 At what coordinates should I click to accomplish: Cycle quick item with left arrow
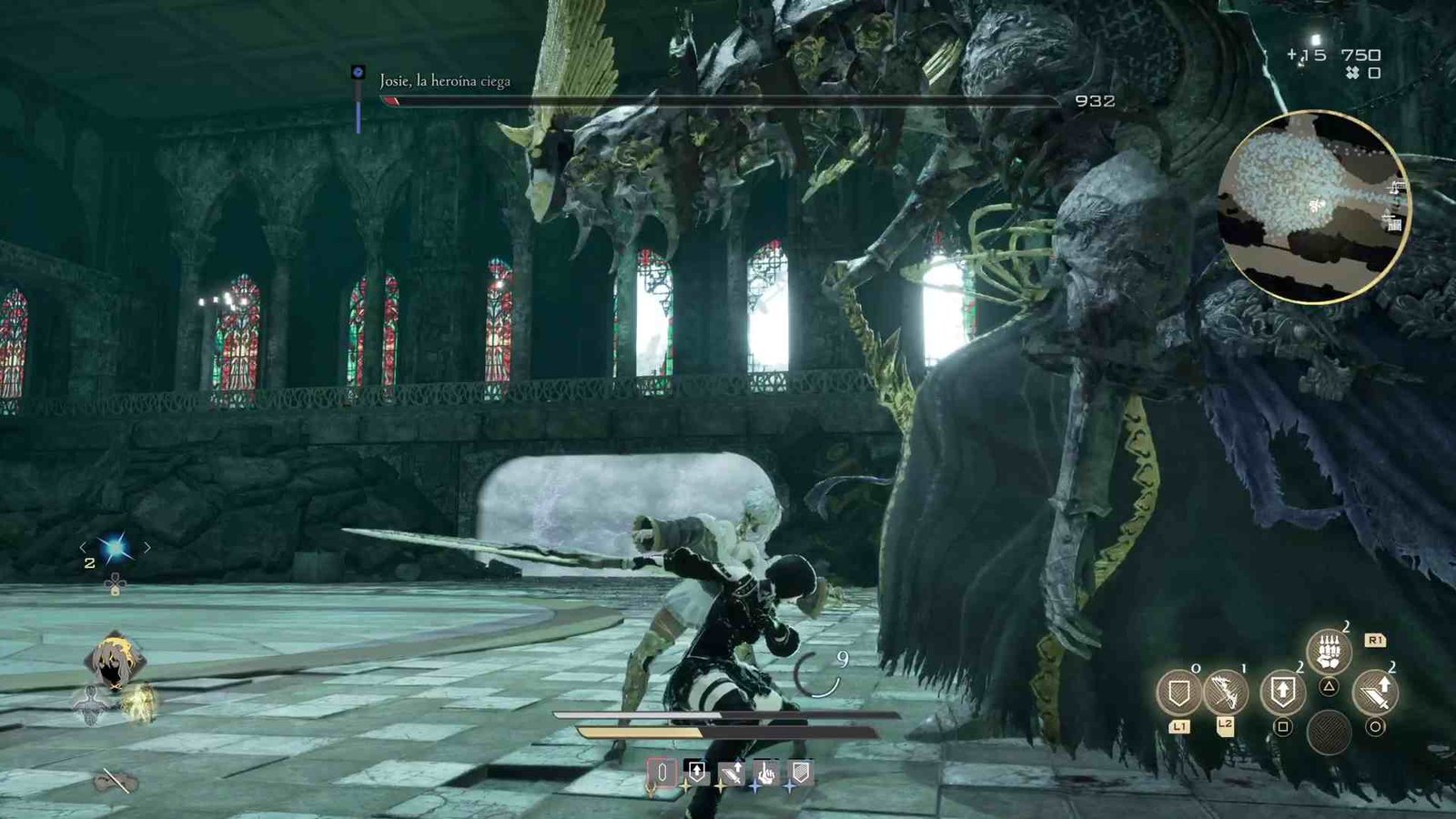(84, 547)
